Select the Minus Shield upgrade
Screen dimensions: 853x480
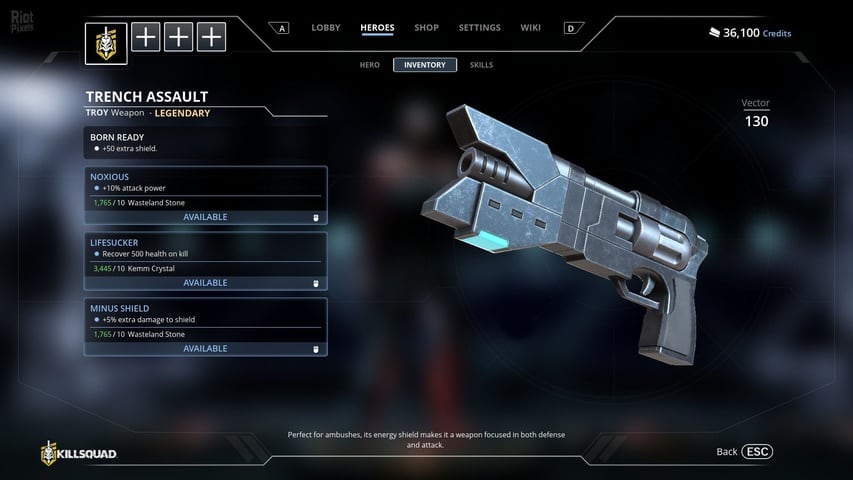click(205, 319)
